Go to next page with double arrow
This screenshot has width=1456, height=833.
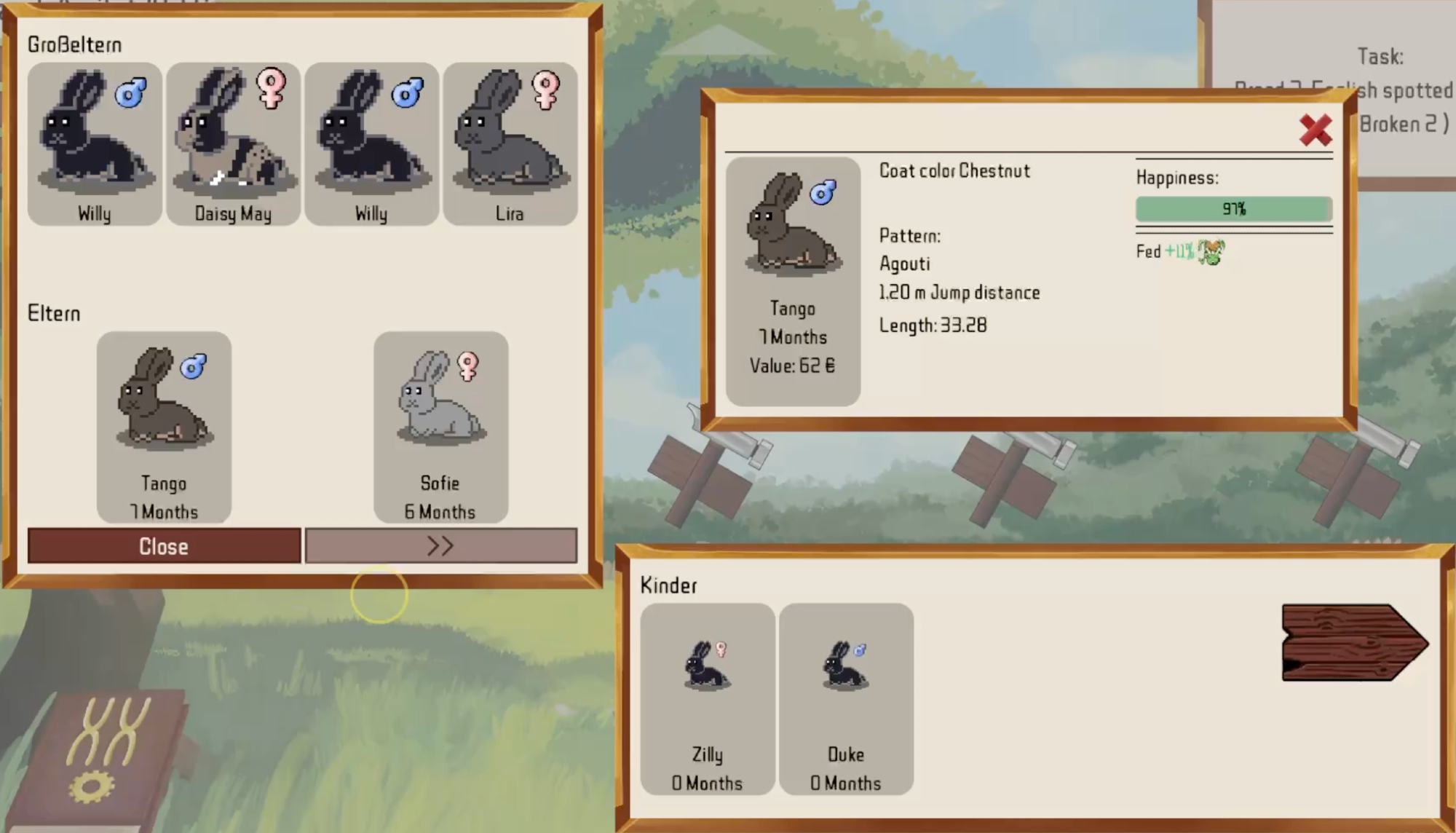[x=440, y=546]
